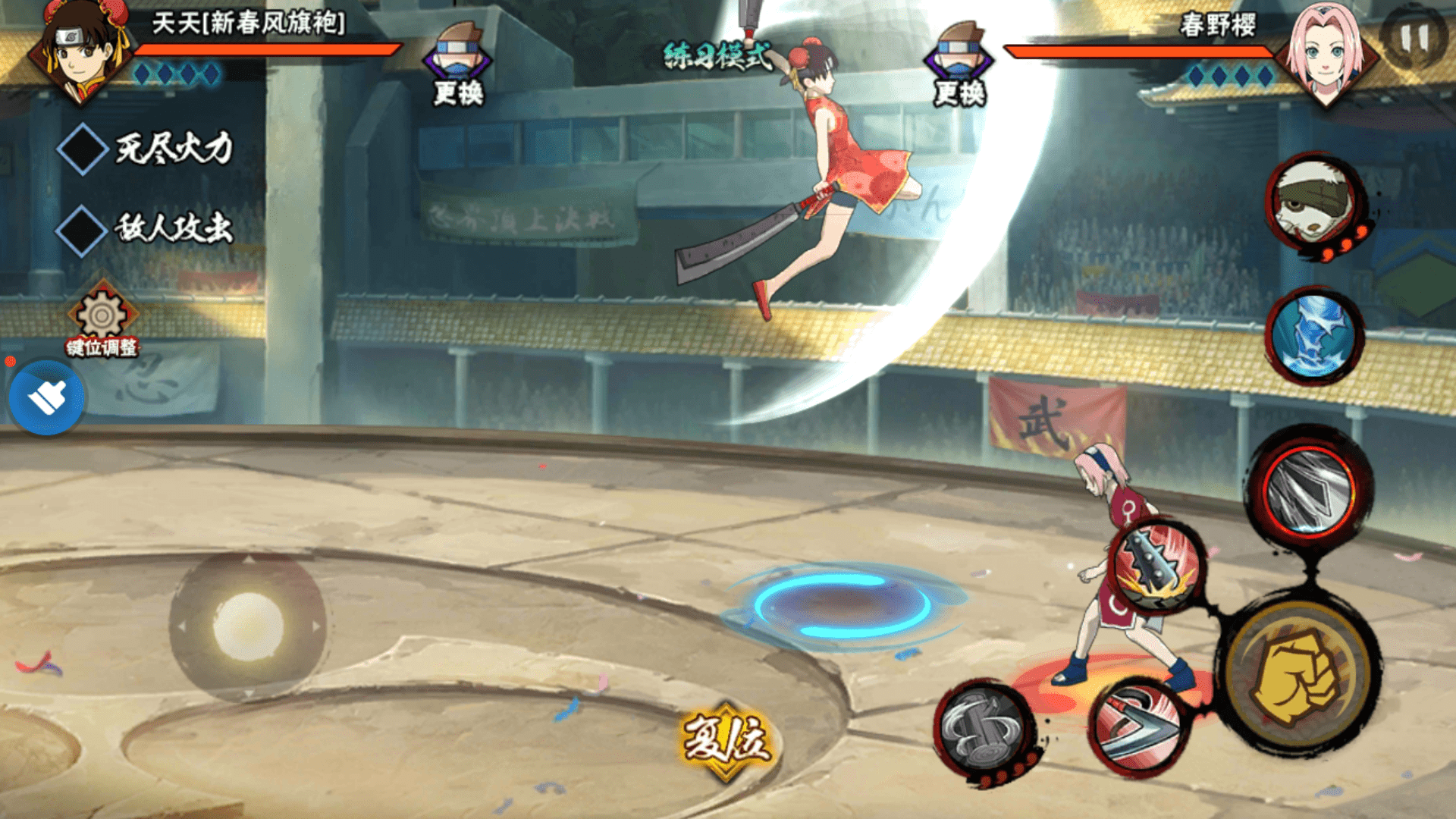Select Tenten's portrait in the corner
This screenshot has height=819, width=1456.
pos(80,49)
